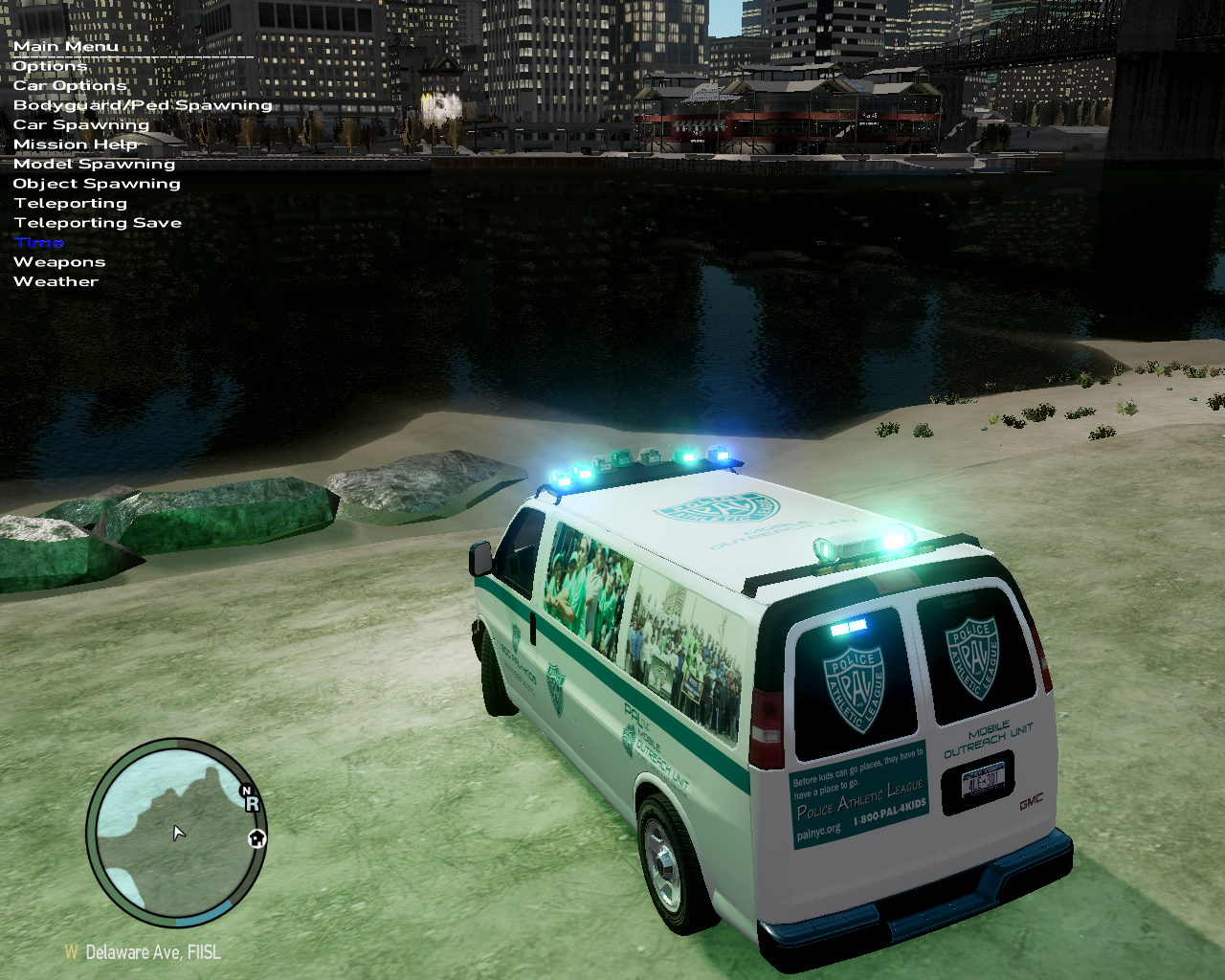The width and height of the screenshot is (1225, 980).
Task: Open Teleporting Save
Action: [x=98, y=223]
